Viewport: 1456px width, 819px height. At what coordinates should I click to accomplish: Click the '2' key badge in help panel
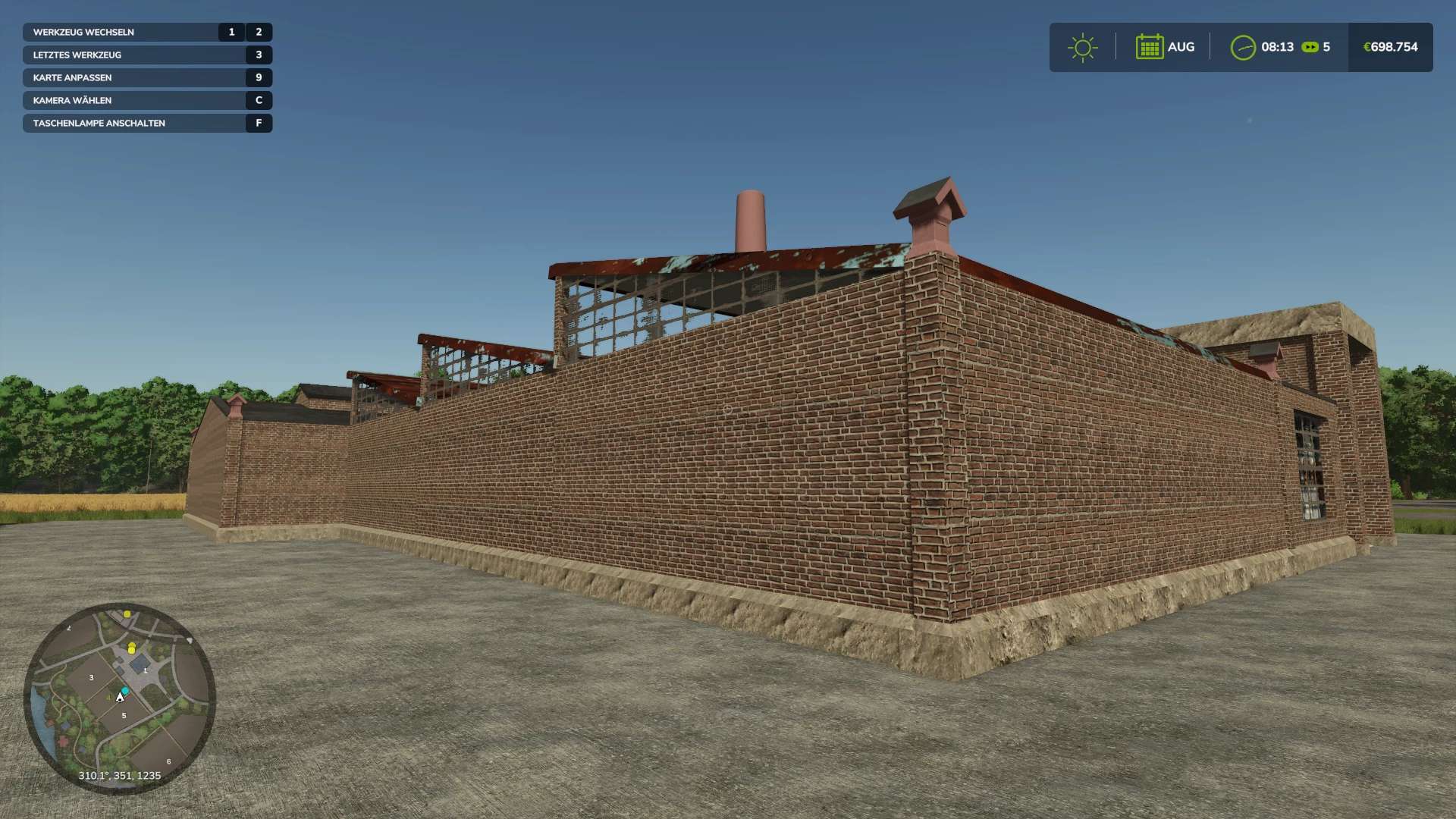[259, 32]
